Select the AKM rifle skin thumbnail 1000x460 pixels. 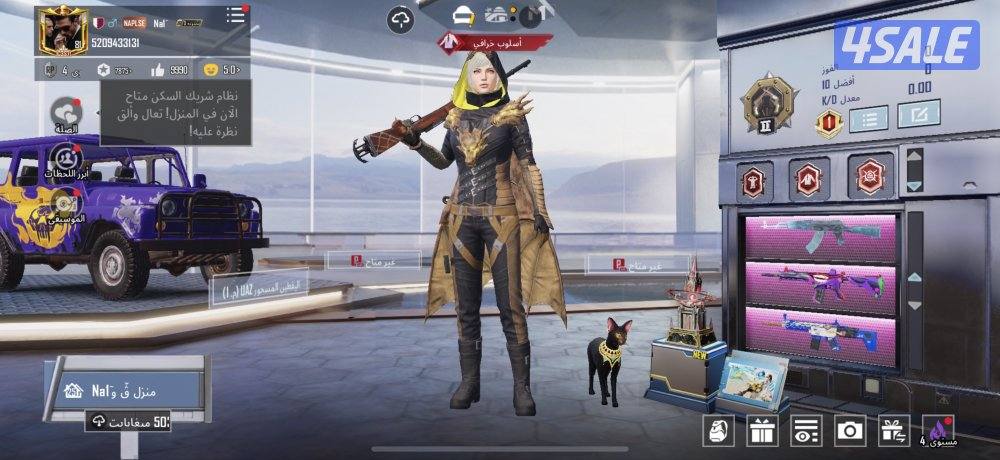coord(821,238)
